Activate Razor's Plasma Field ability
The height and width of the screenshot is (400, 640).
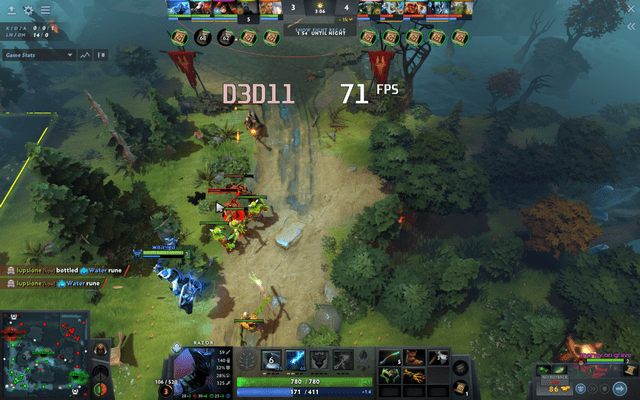(x=270, y=360)
